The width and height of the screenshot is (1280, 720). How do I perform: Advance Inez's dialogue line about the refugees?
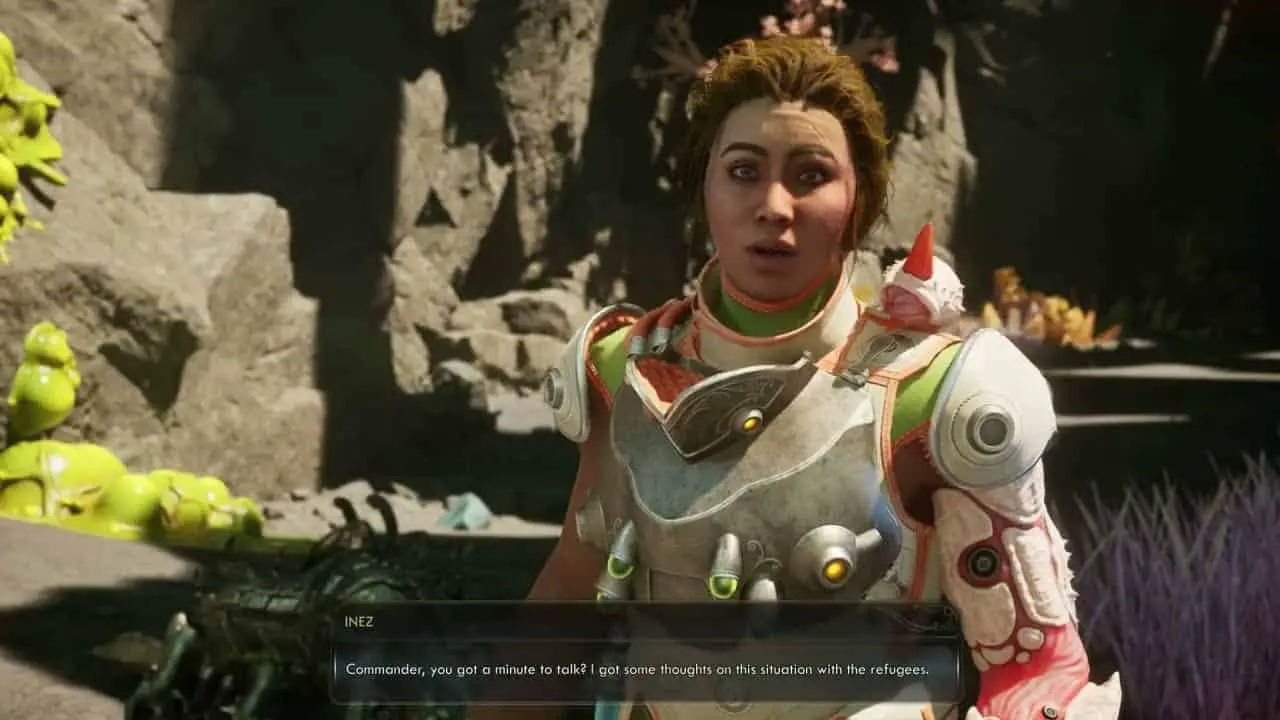point(638,667)
